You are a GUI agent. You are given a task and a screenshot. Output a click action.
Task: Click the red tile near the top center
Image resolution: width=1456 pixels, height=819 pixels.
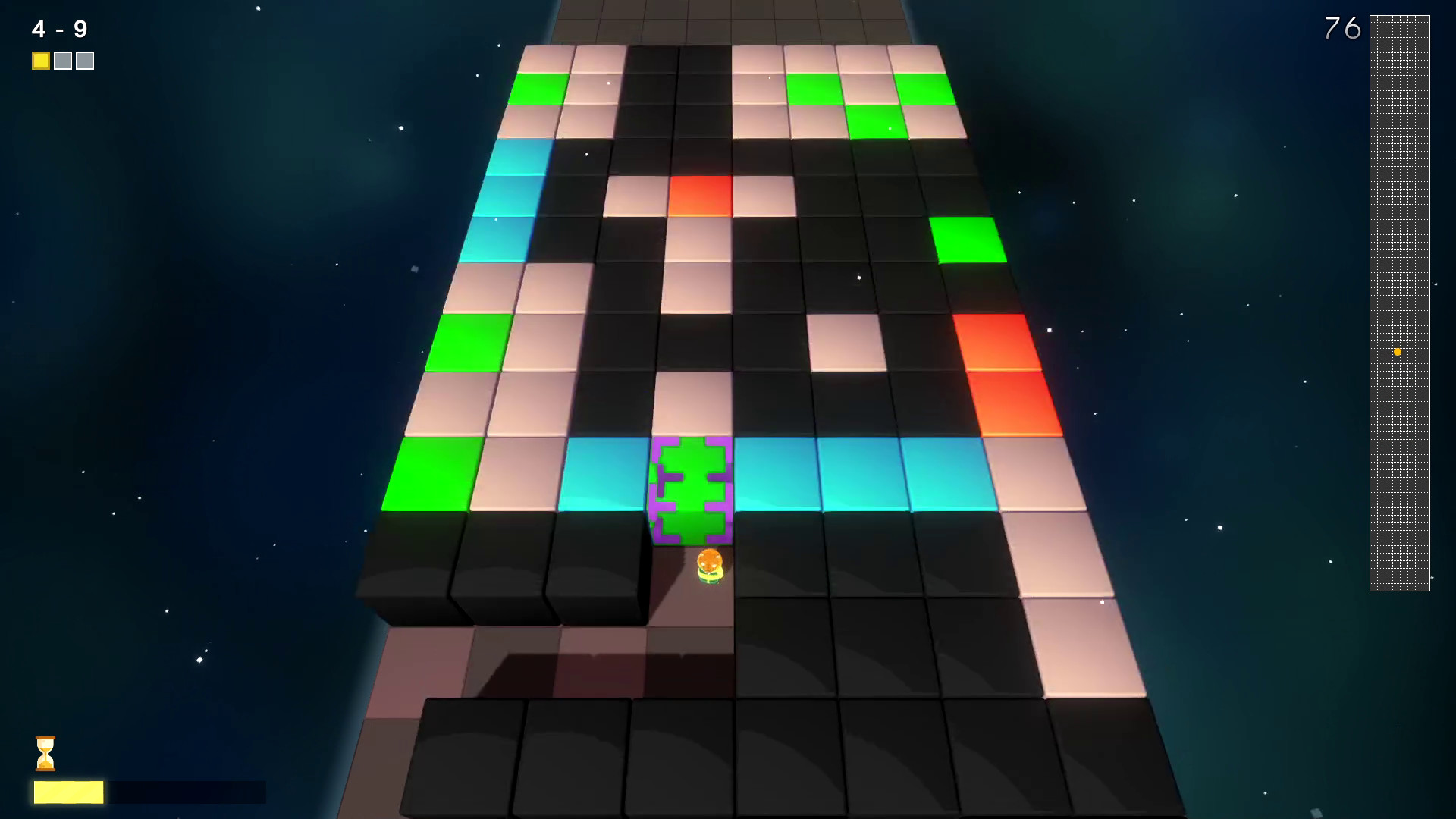(x=698, y=195)
